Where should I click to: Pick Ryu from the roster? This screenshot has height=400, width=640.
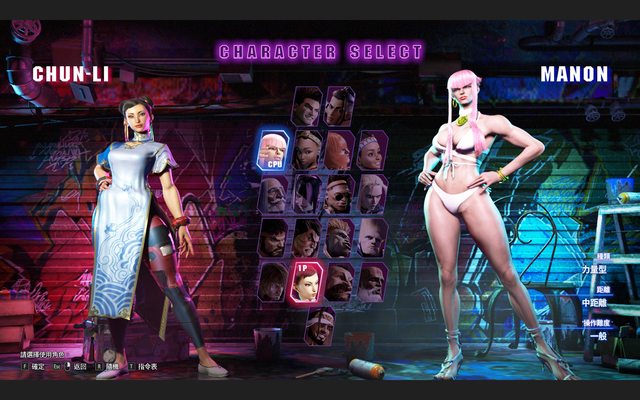(274, 237)
